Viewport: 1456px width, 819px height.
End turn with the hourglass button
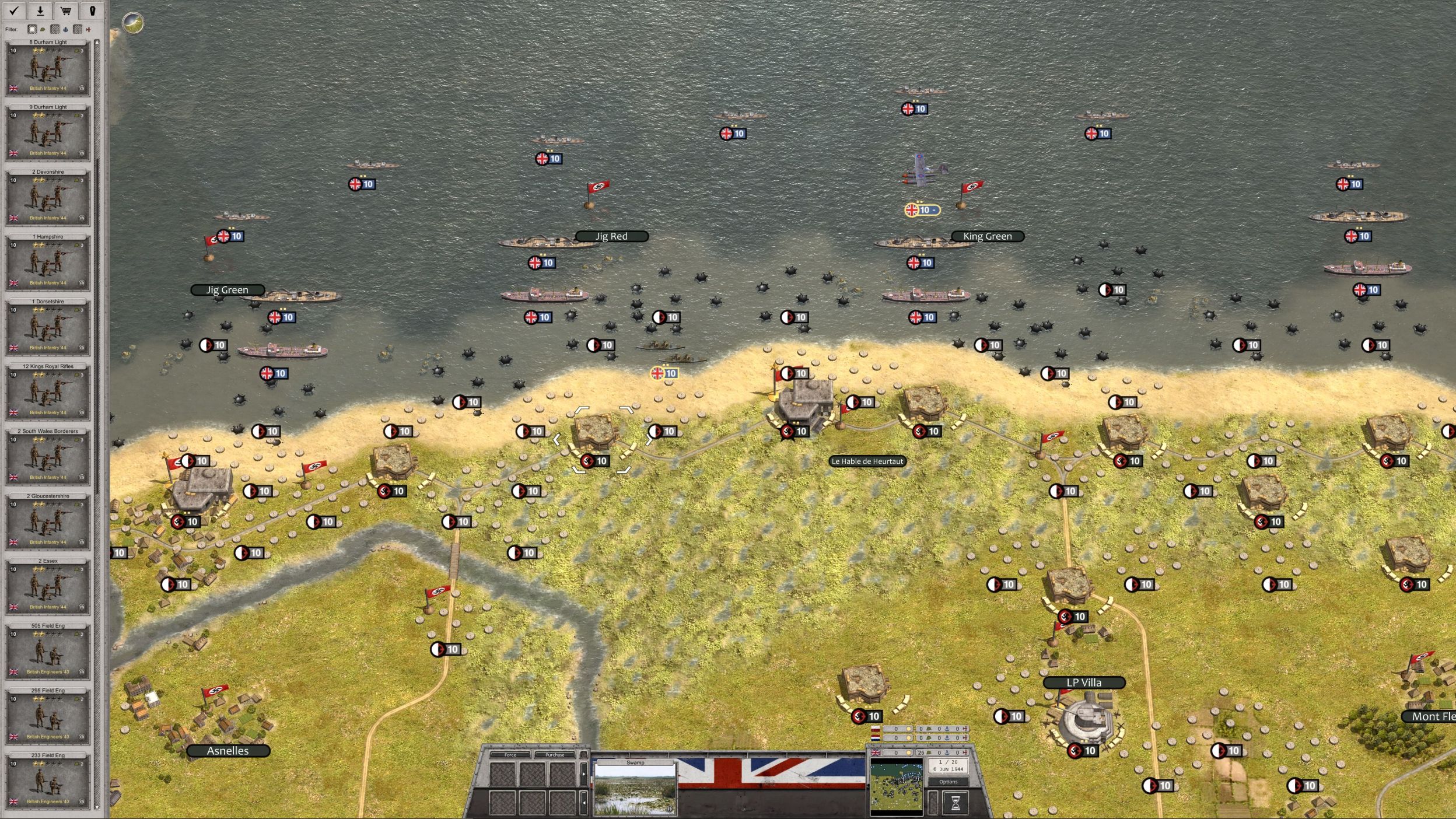coord(955,803)
